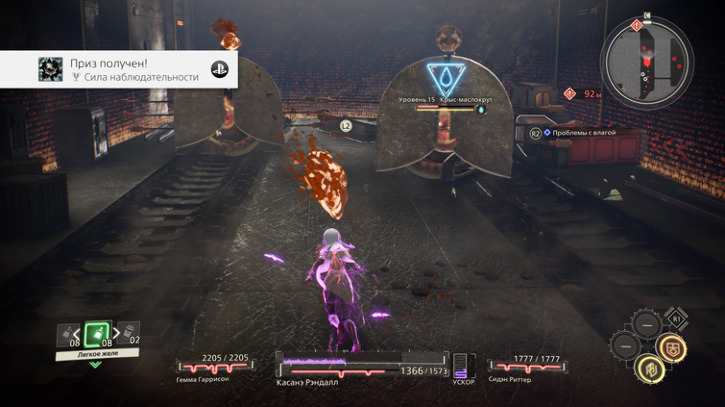Open the 'Приз получен!' trophy notification
The height and width of the screenshot is (407, 725).
[118, 69]
